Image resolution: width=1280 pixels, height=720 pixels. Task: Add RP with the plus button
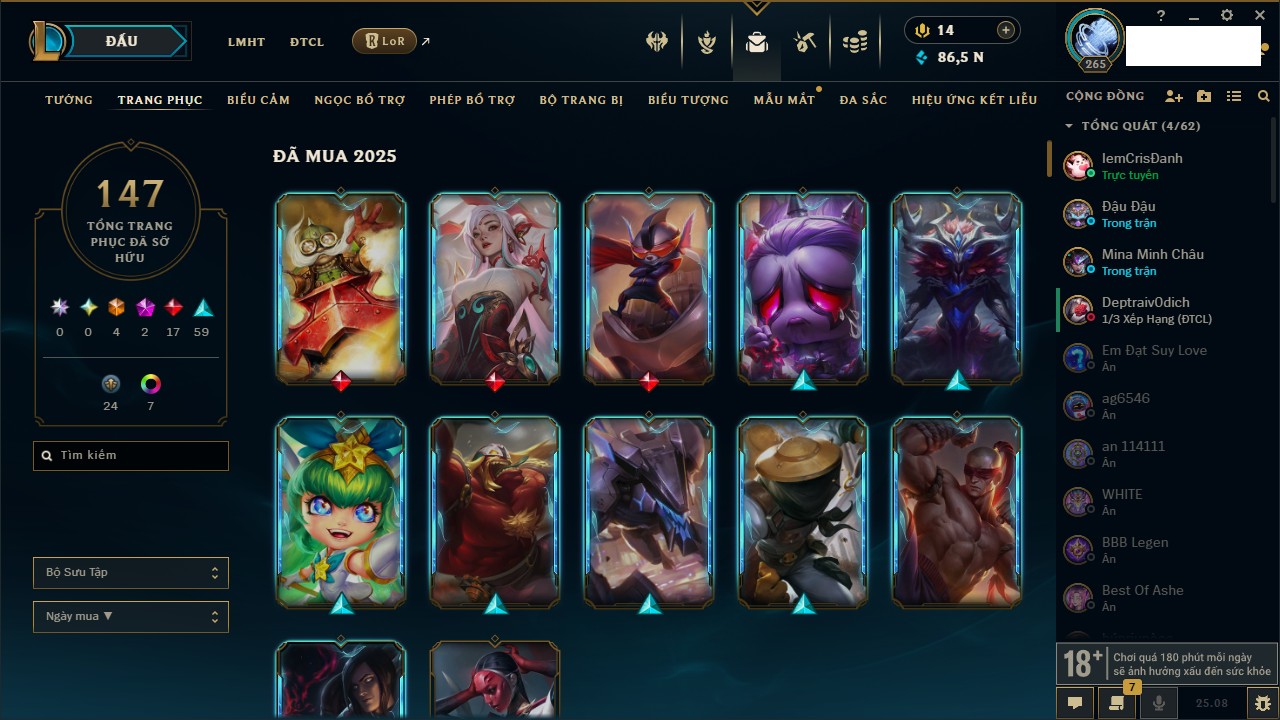click(x=1006, y=30)
